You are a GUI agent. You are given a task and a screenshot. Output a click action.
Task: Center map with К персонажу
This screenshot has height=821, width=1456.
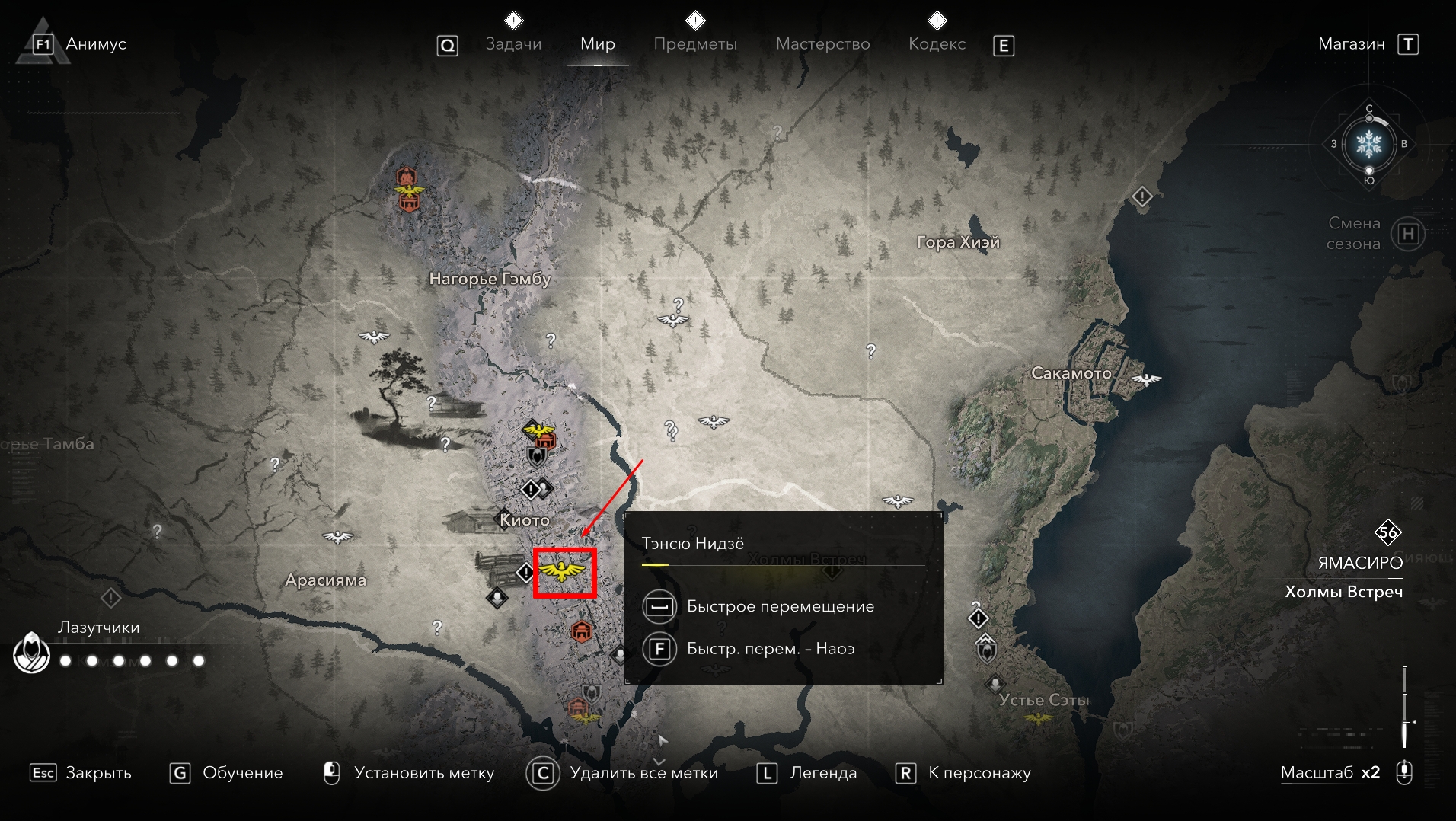click(x=979, y=773)
